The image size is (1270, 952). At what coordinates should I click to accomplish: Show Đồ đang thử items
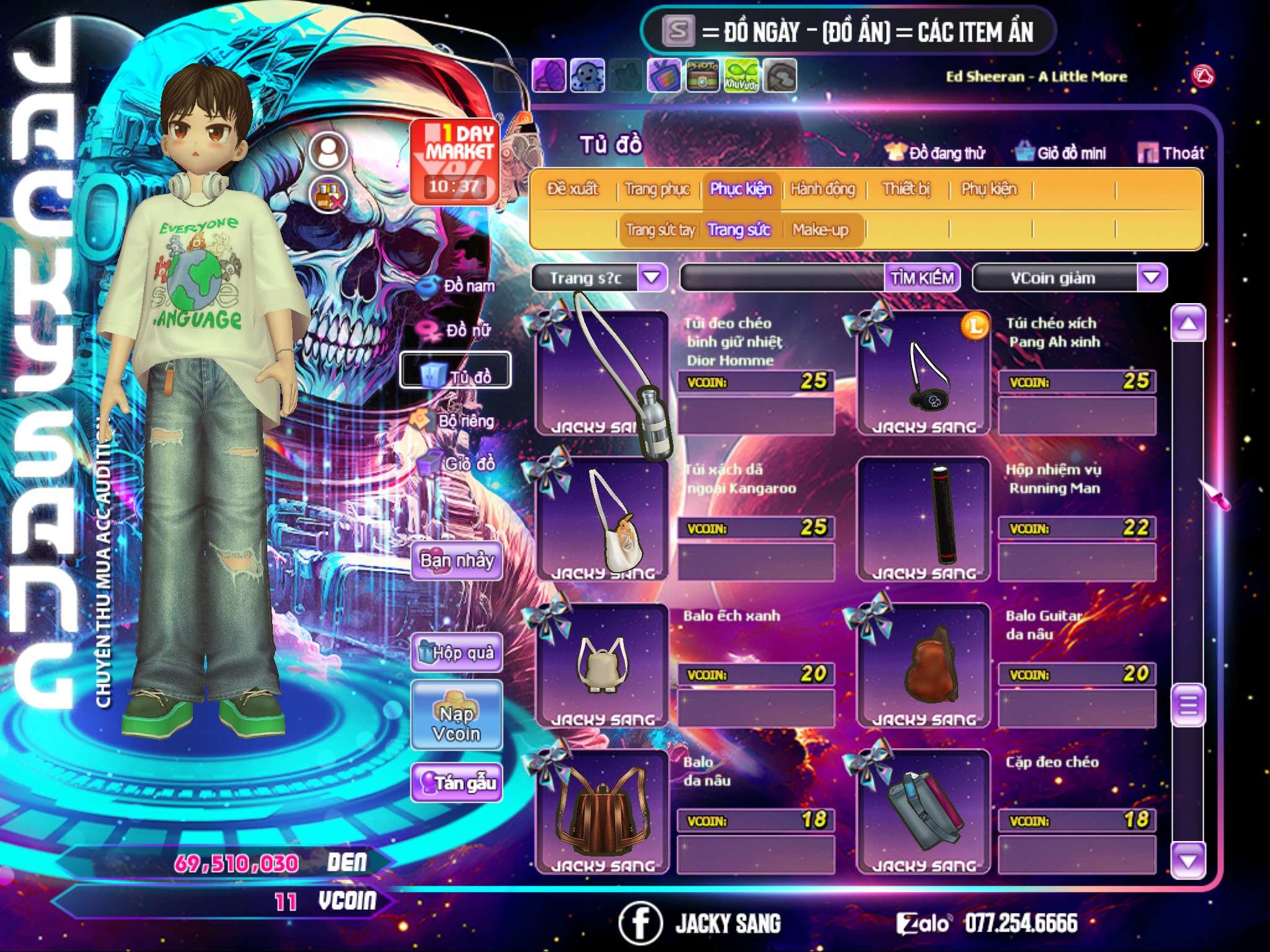[936, 153]
